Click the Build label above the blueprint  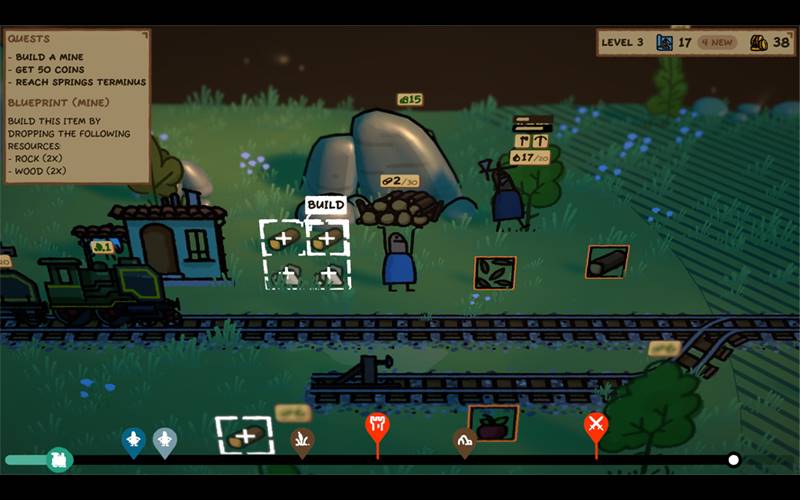click(325, 204)
